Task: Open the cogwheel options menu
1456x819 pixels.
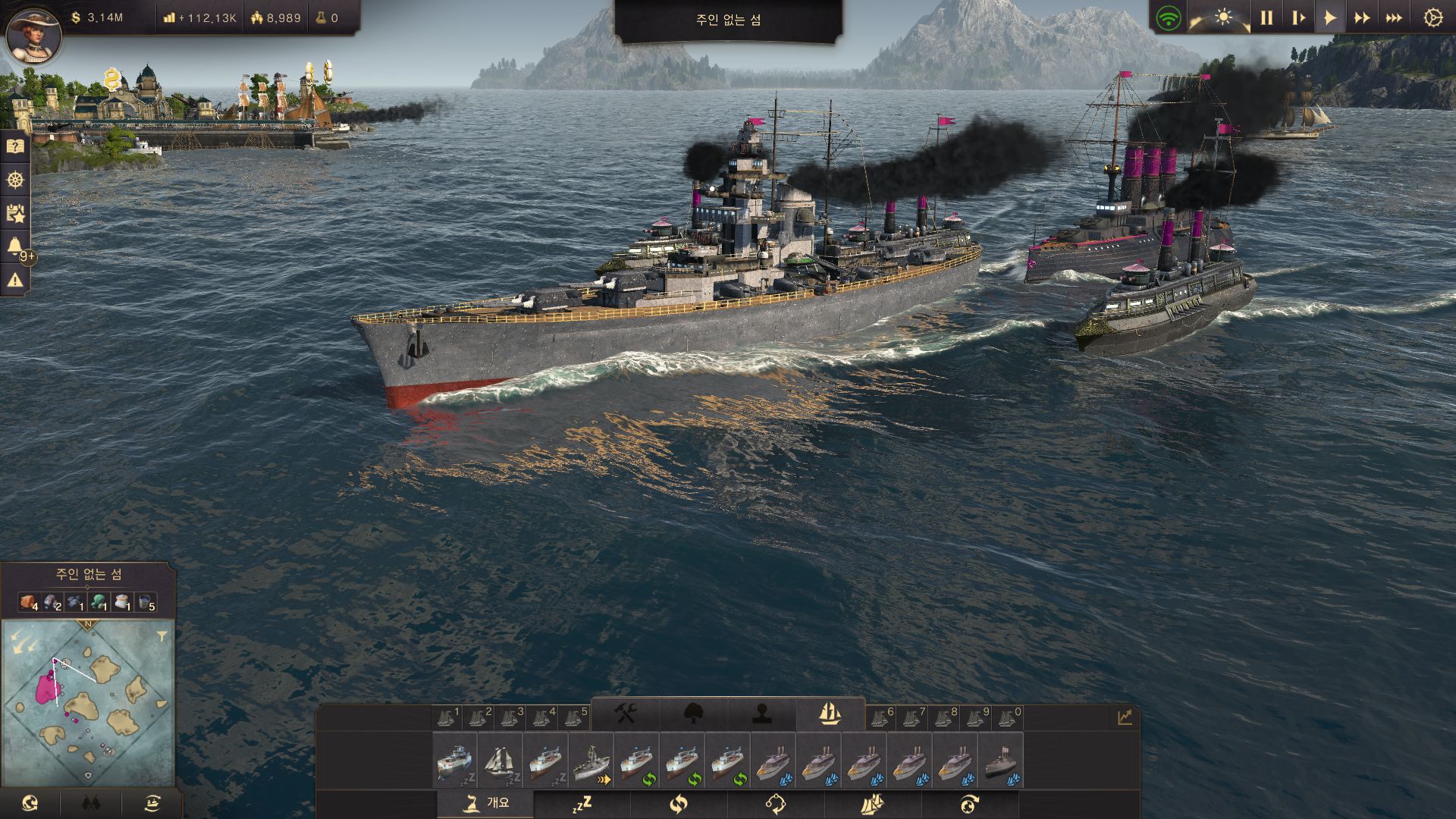Action: coord(1432,18)
